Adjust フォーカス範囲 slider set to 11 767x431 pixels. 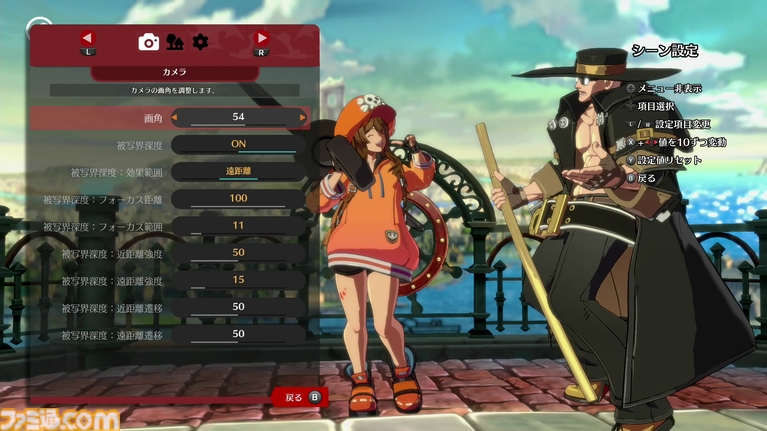pyautogui.click(x=238, y=226)
